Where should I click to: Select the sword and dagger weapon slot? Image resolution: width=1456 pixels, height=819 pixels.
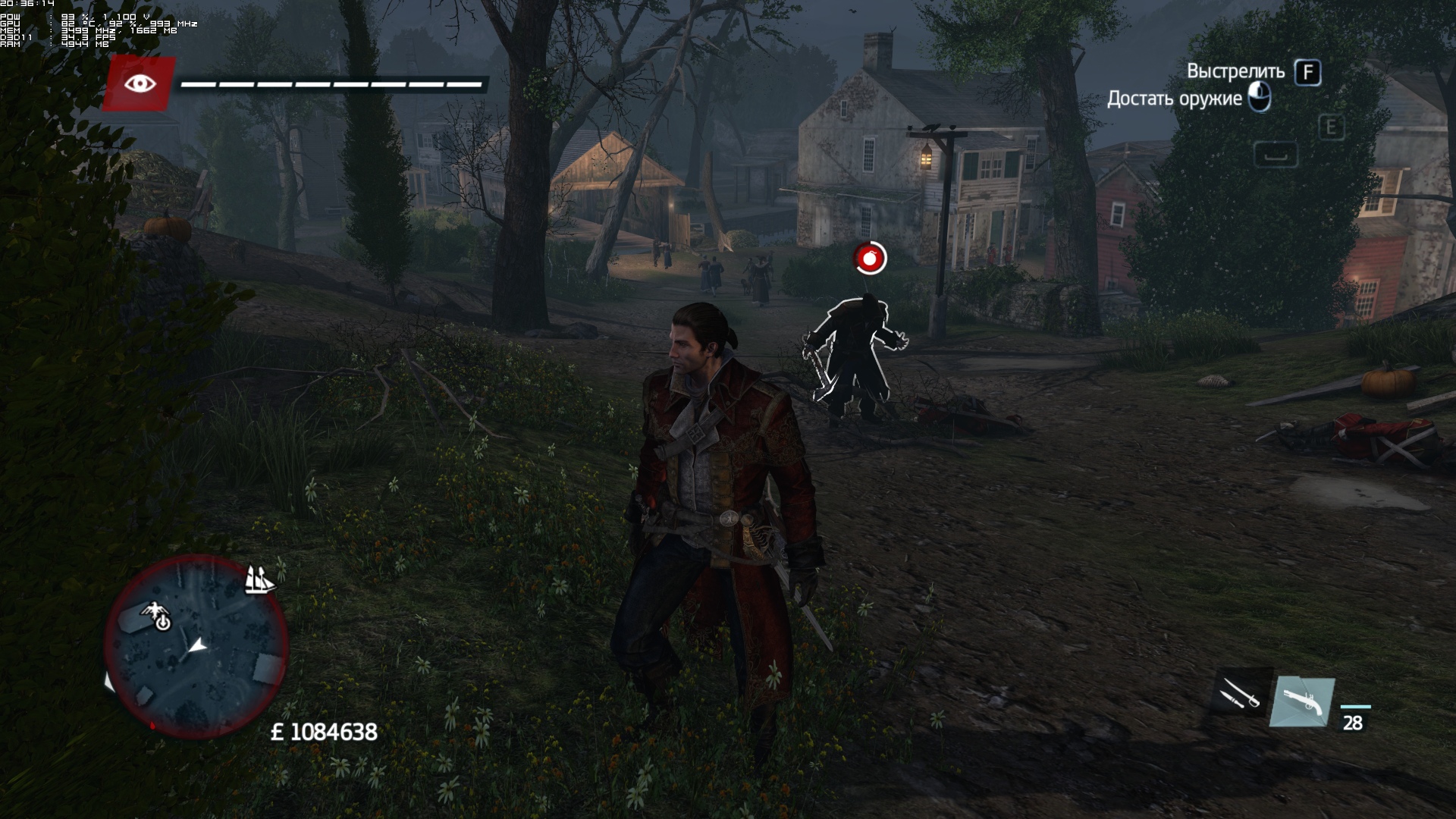point(1239,692)
